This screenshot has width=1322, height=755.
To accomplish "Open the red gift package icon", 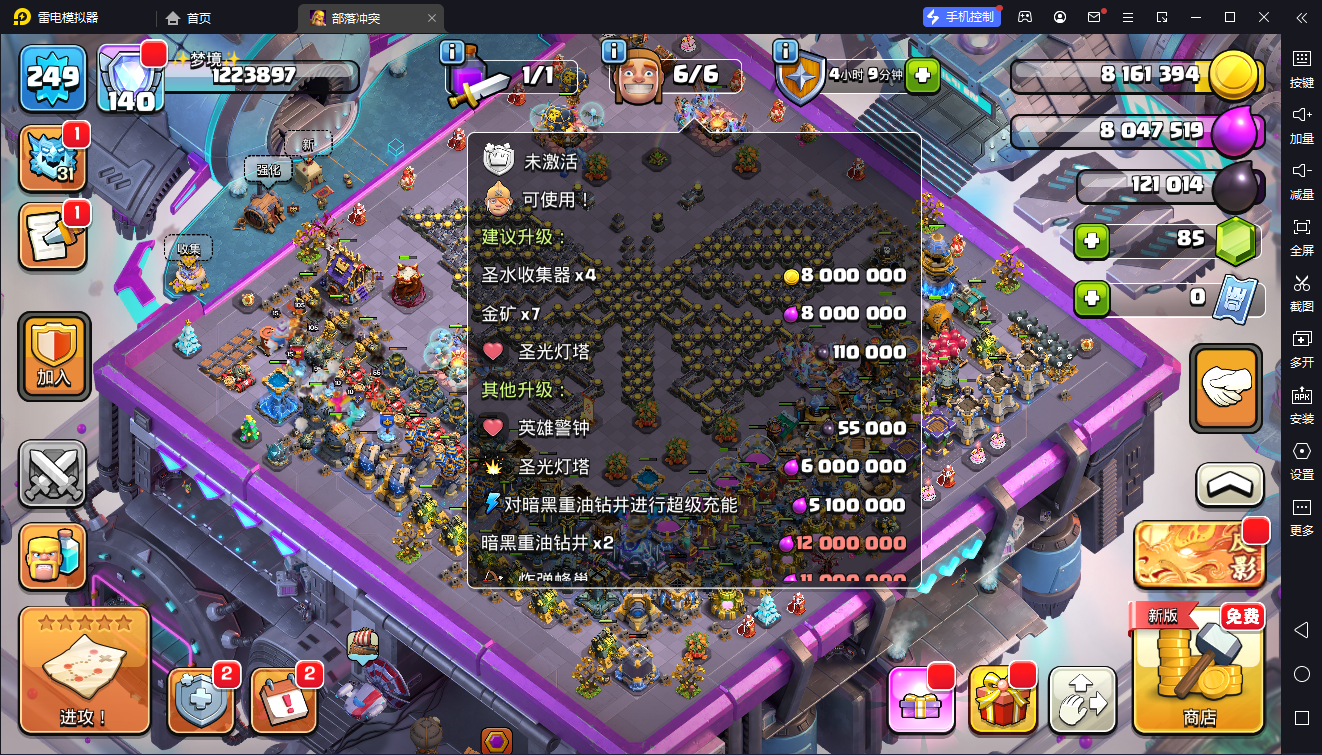I will [x=1003, y=700].
